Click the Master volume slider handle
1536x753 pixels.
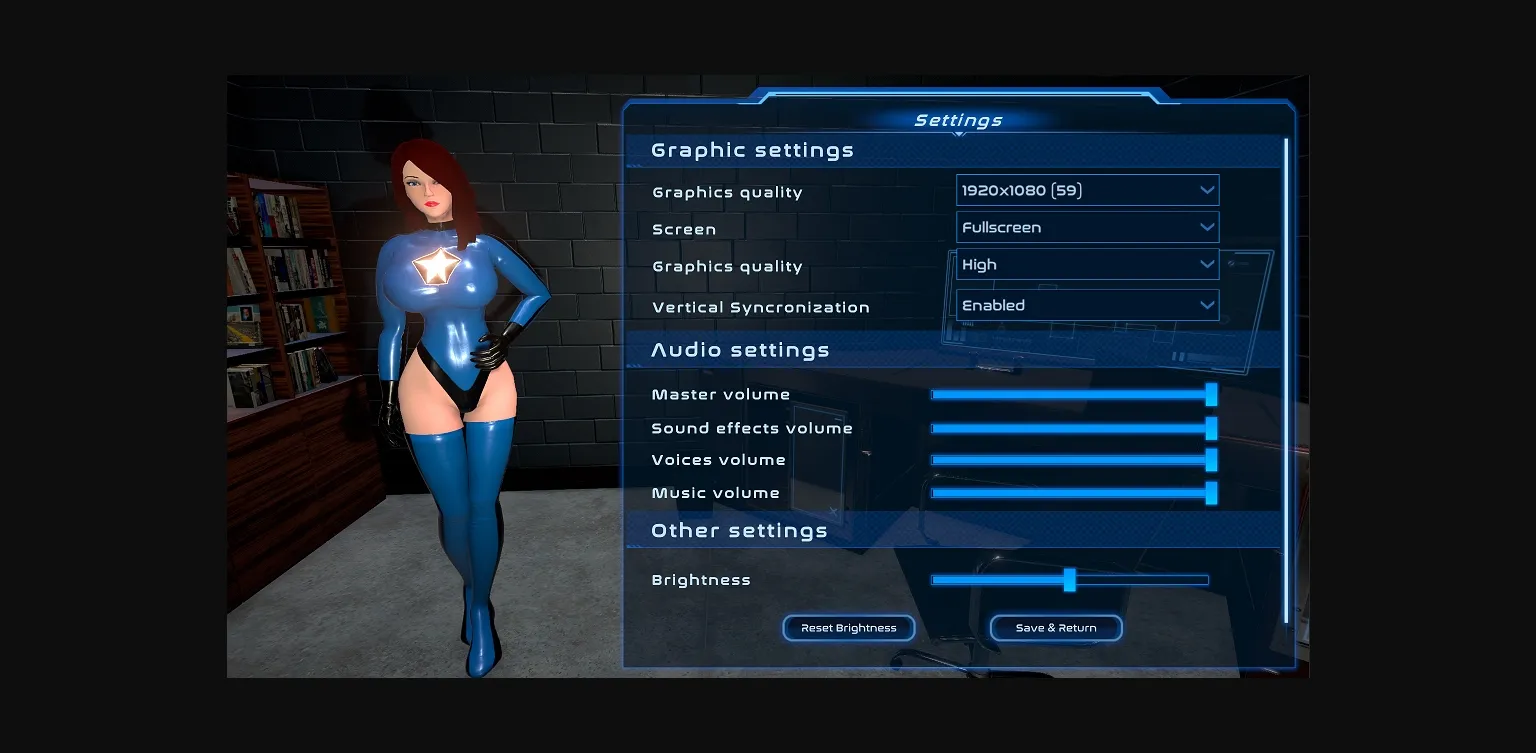1212,394
